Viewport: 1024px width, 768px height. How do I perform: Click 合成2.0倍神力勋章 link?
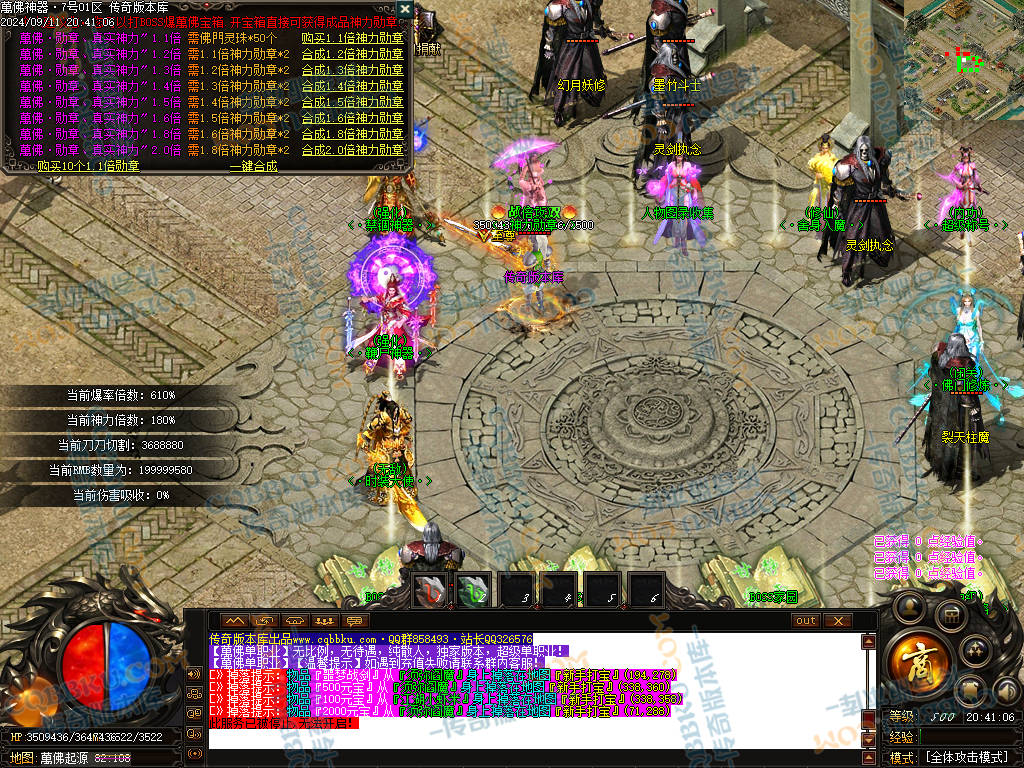tap(352, 150)
